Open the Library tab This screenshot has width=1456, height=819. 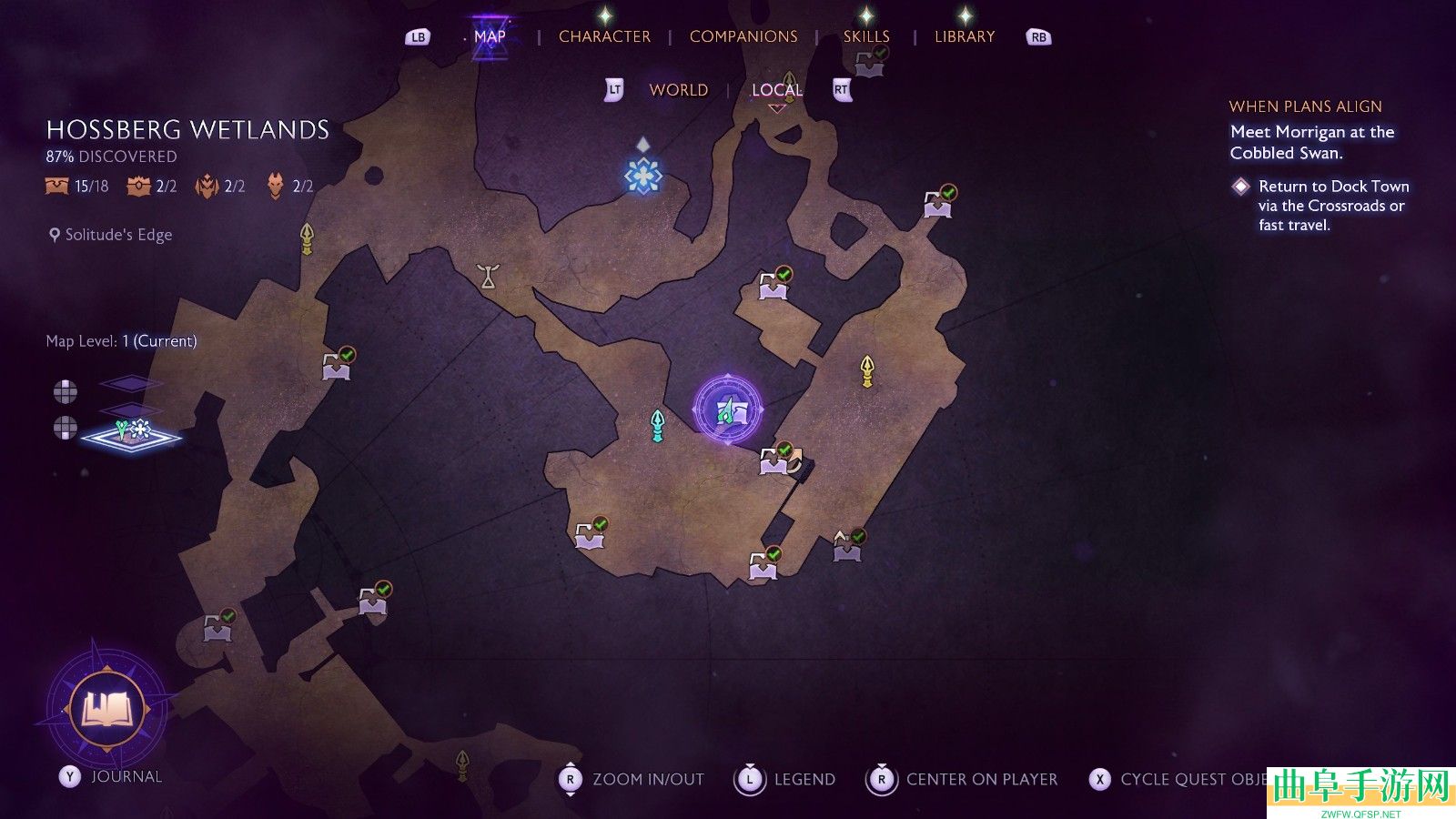click(965, 36)
